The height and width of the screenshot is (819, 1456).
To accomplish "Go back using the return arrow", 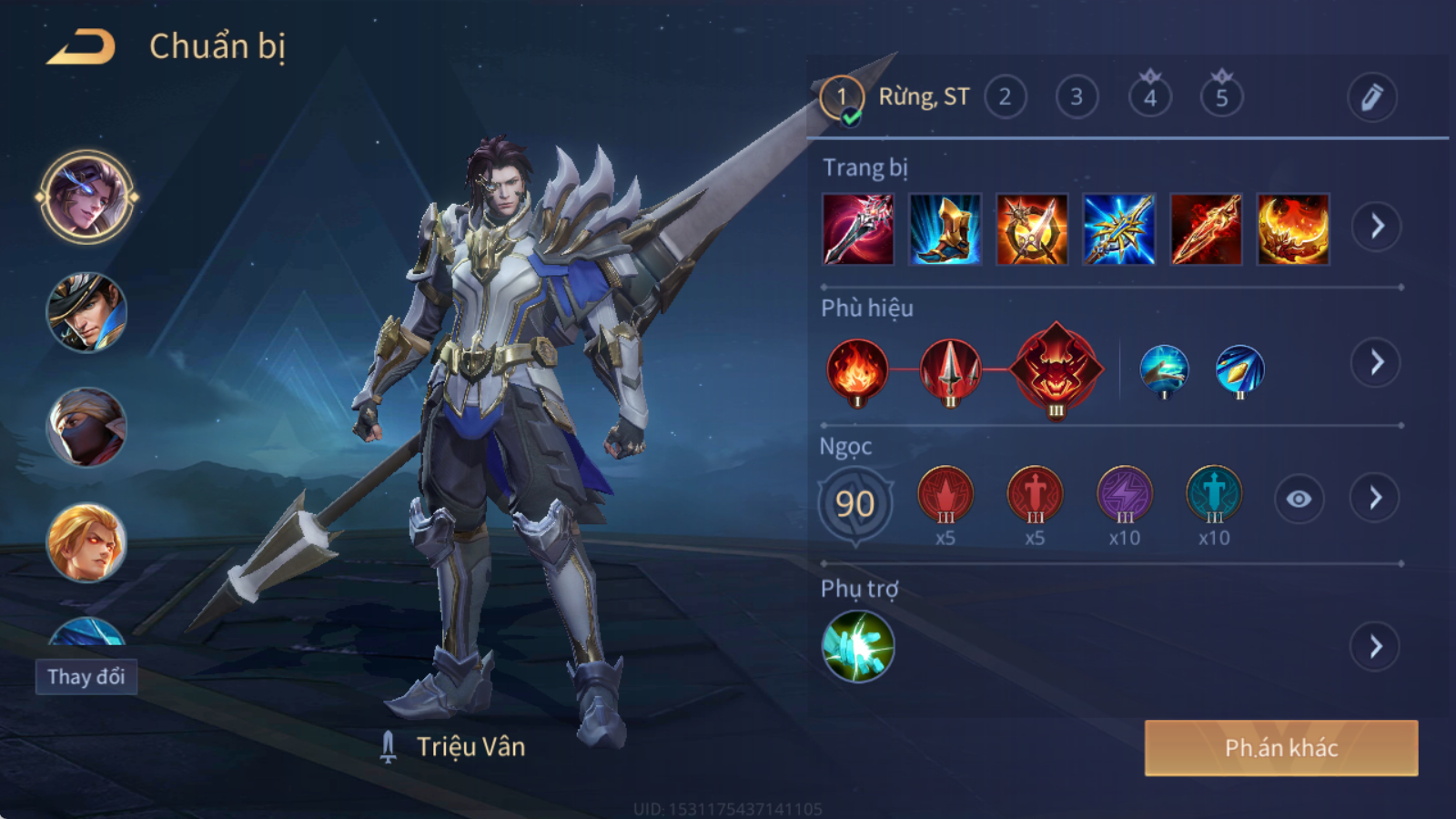I will pos(81,46).
